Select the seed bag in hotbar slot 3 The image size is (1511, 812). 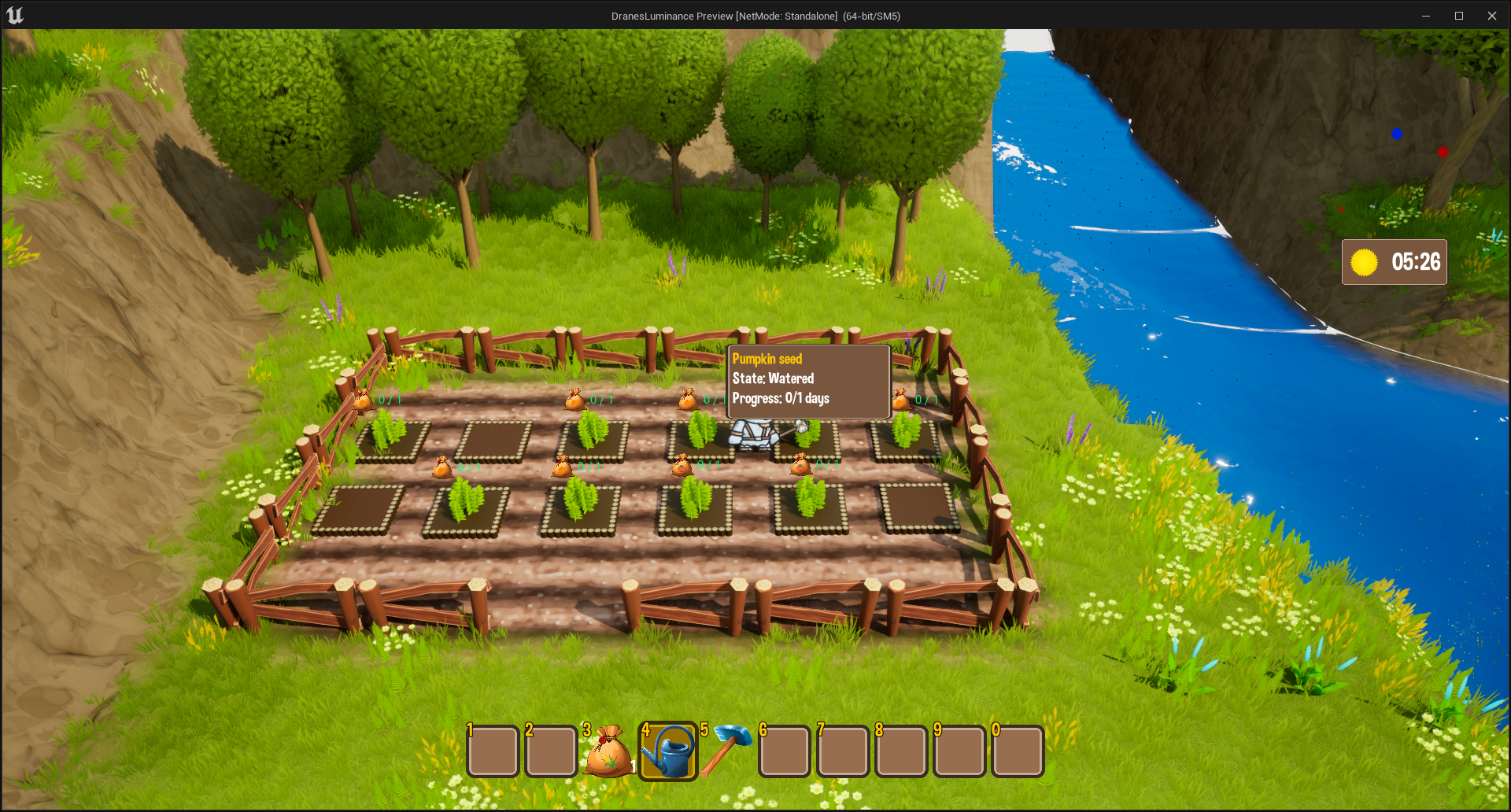click(x=609, y=752)
